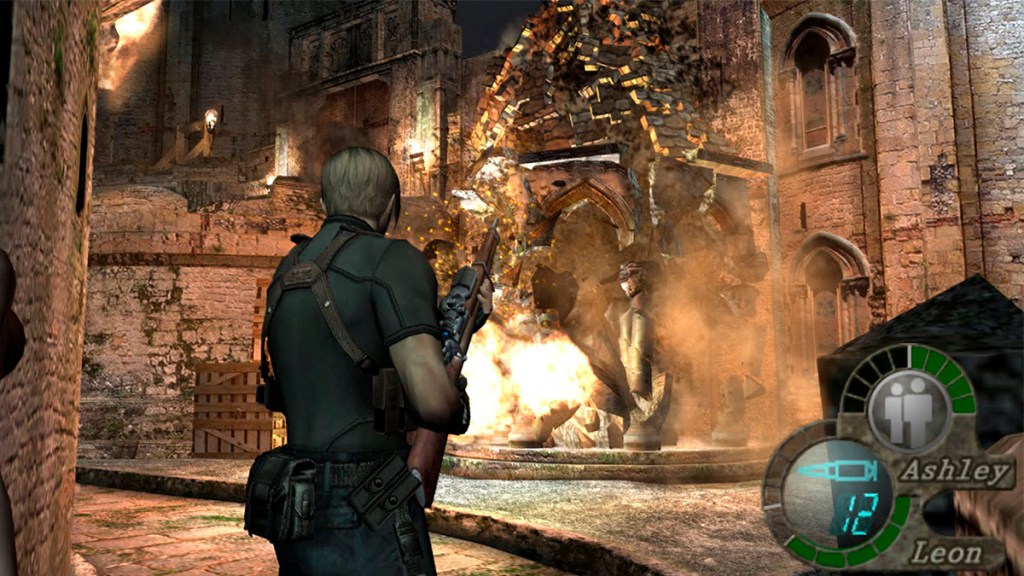Click the Leon name label

(944, 550)
